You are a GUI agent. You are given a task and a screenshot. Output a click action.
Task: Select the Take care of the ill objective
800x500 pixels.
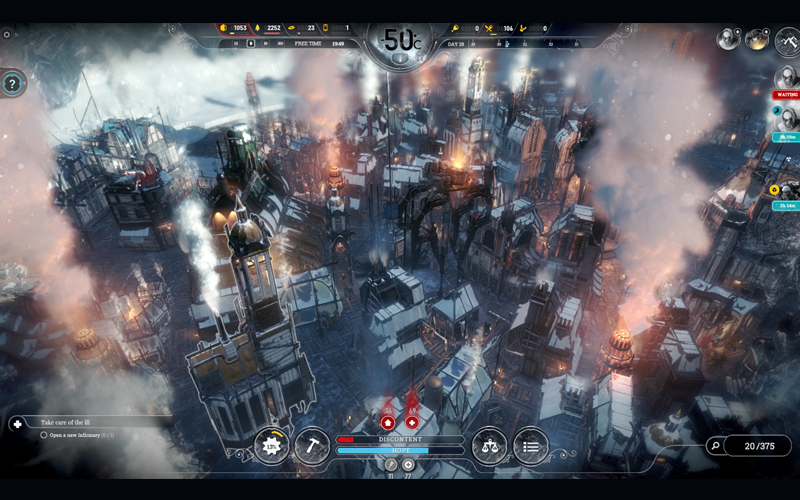pos(90,423)
